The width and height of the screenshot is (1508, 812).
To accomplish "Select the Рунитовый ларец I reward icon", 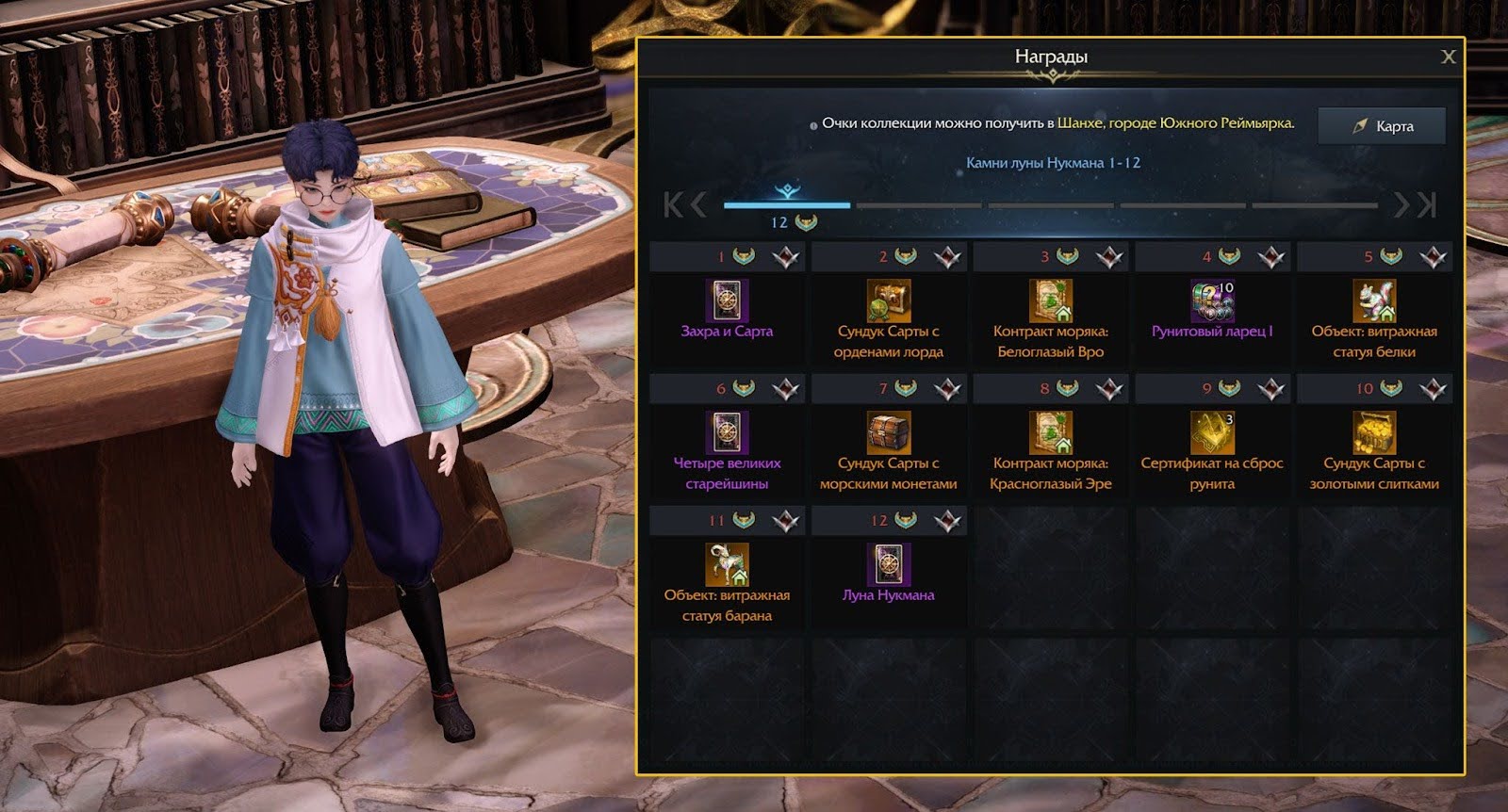I will 1212,301.
